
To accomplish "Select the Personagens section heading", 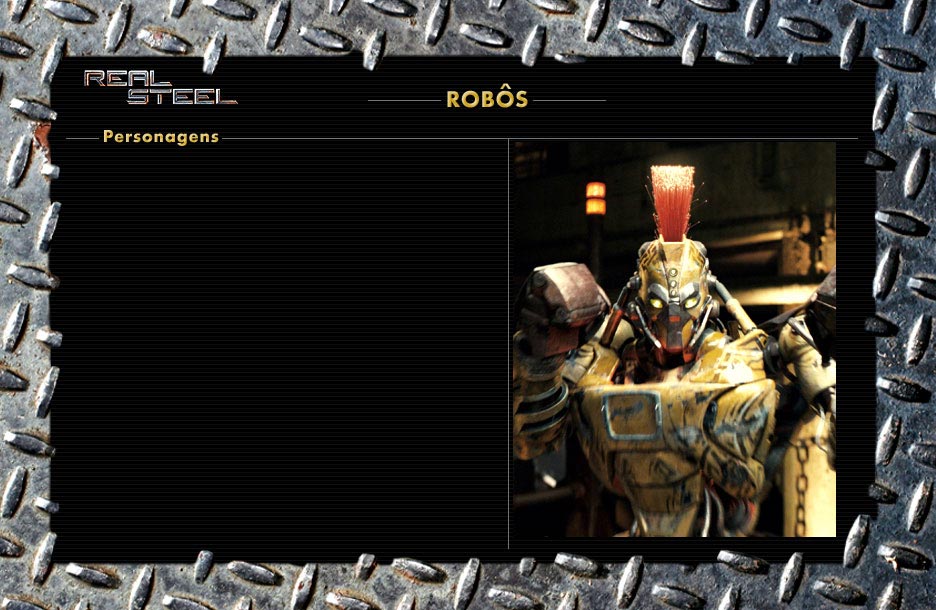I will pyautogui.click(x=160, y=137).
